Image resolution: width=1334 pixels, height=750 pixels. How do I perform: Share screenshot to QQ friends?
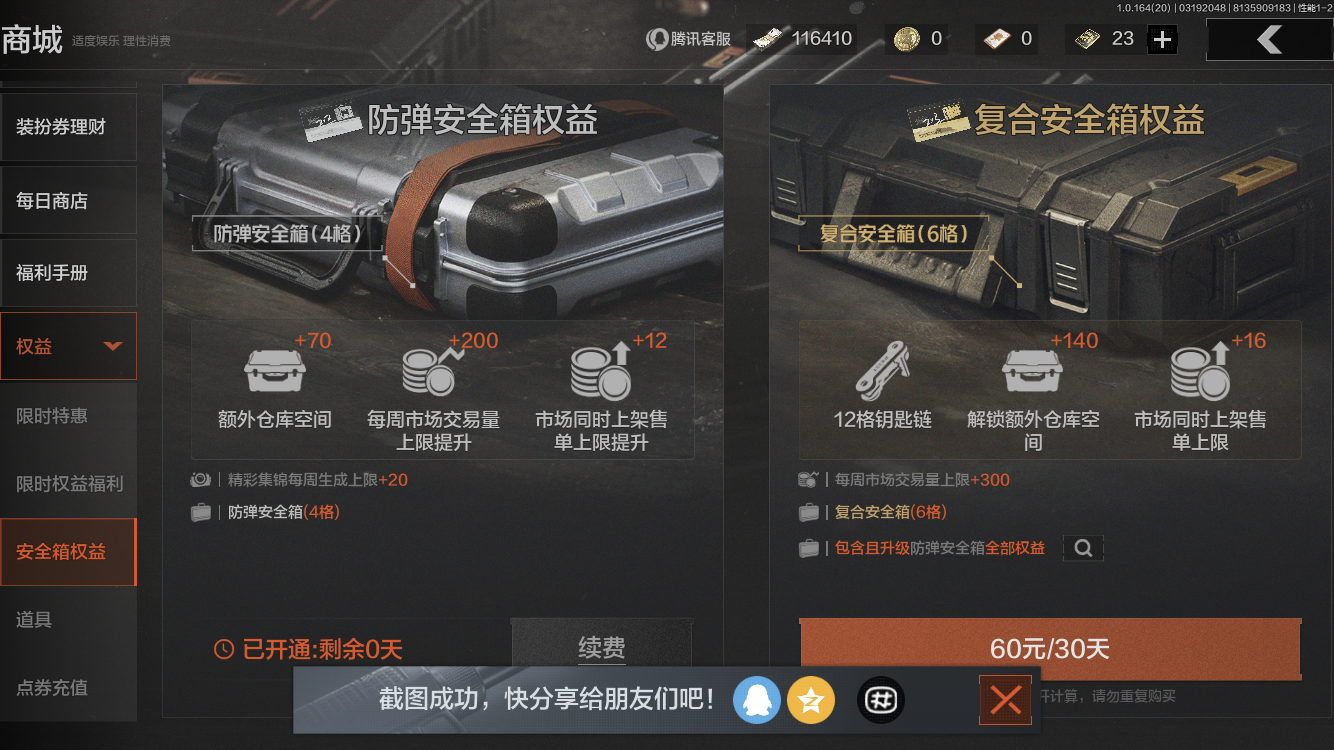(x=757, y=700)
